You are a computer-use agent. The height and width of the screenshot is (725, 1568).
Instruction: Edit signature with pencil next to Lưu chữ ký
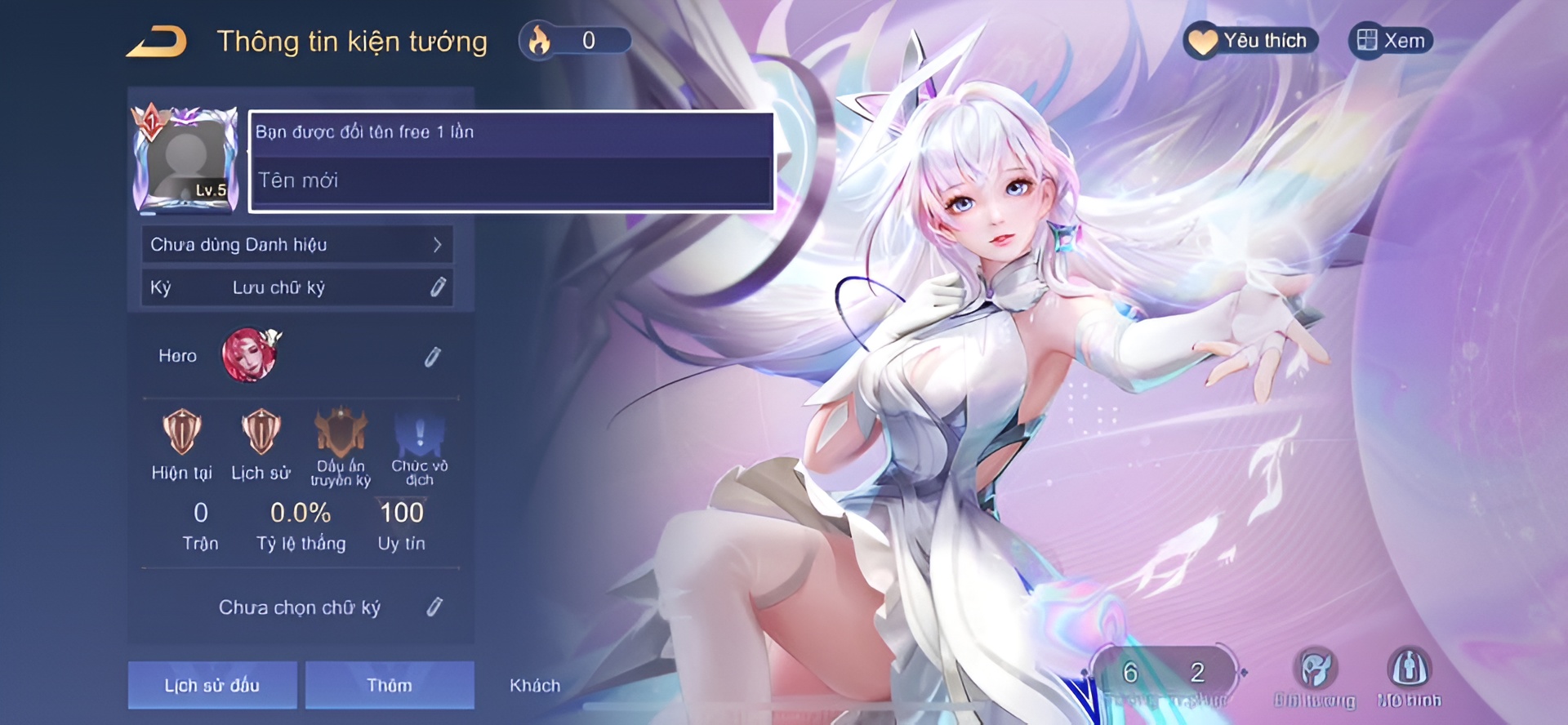[x=439, y=287]
